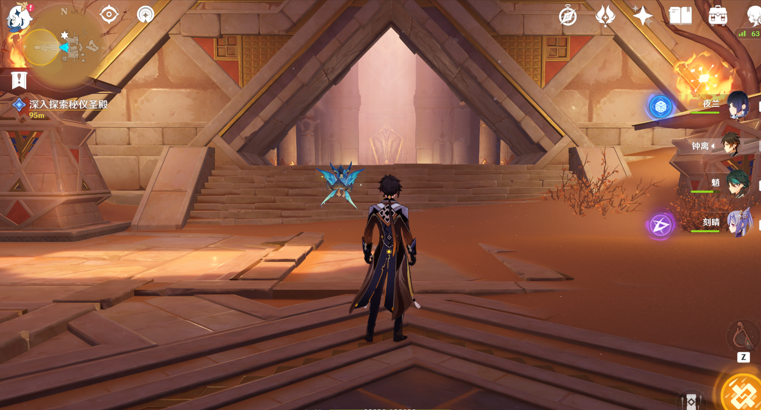Select the tracked quest 深入探索秘仪圣殿
This screenshot has height=410, width=761.
click(68, 104)
